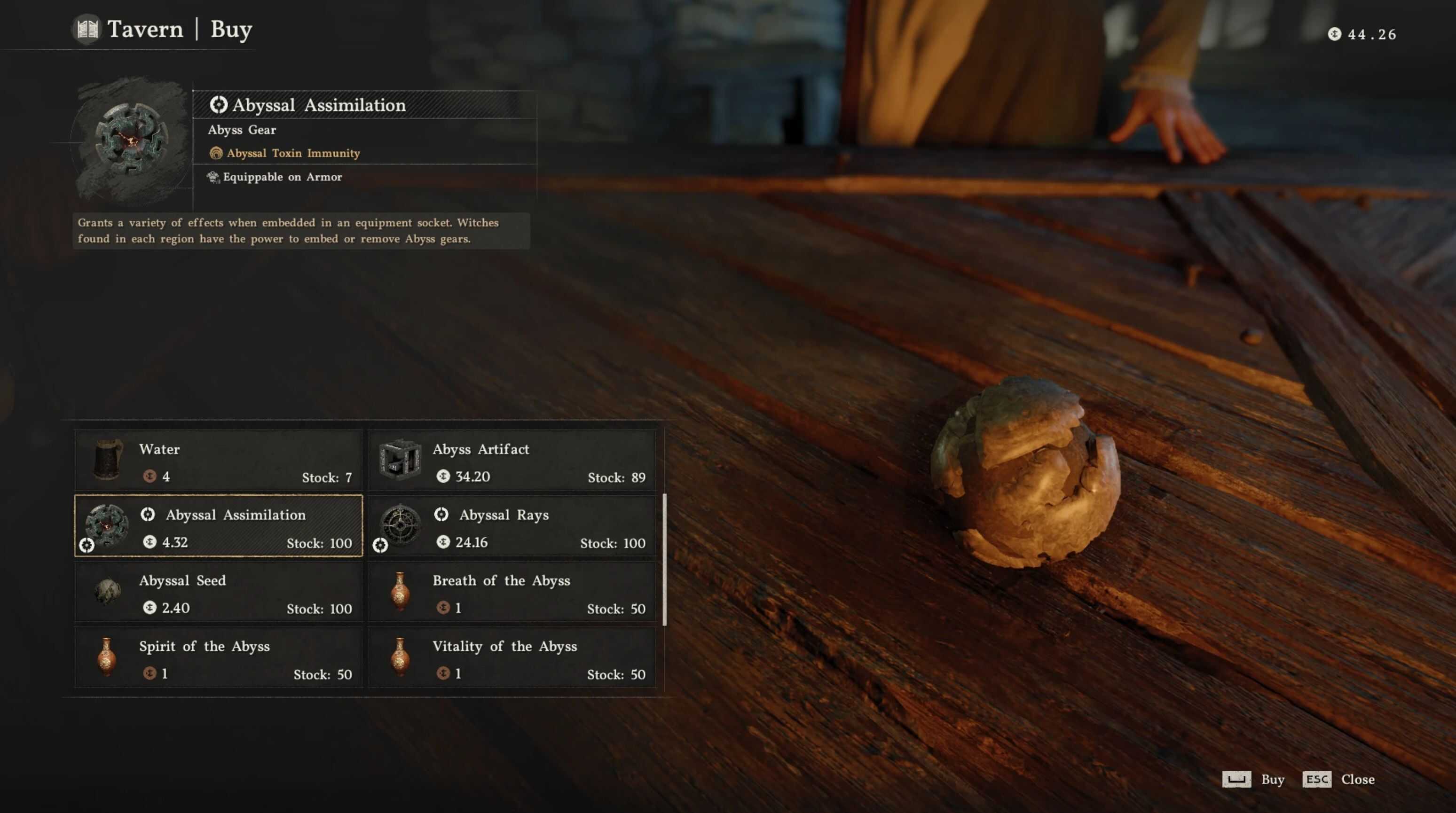This screenshot has height=813, width=1456.
Task: Buy the selected item
Action: pos(1254,780)
